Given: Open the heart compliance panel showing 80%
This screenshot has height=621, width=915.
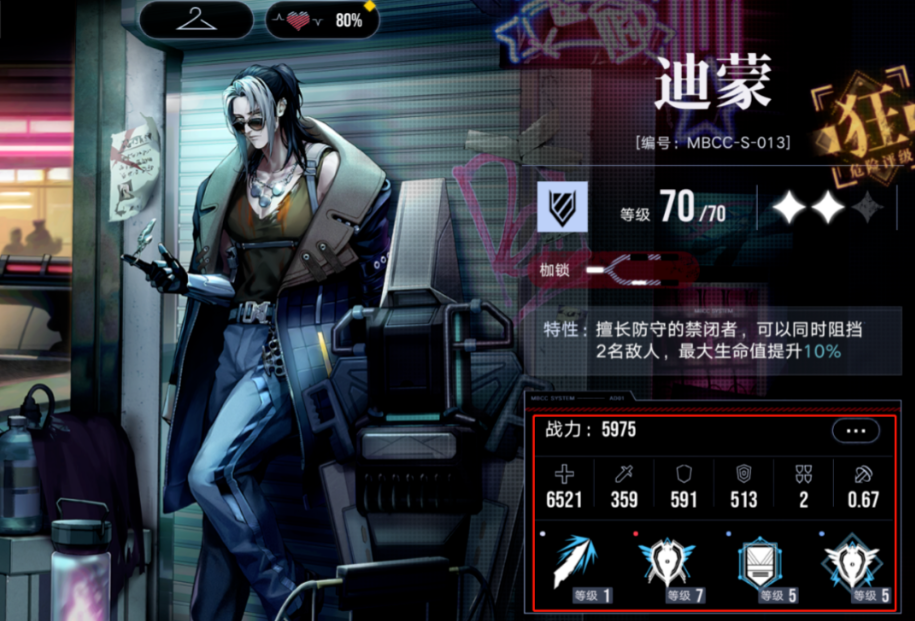Looking at the screenshot, I should click(323, 20).
